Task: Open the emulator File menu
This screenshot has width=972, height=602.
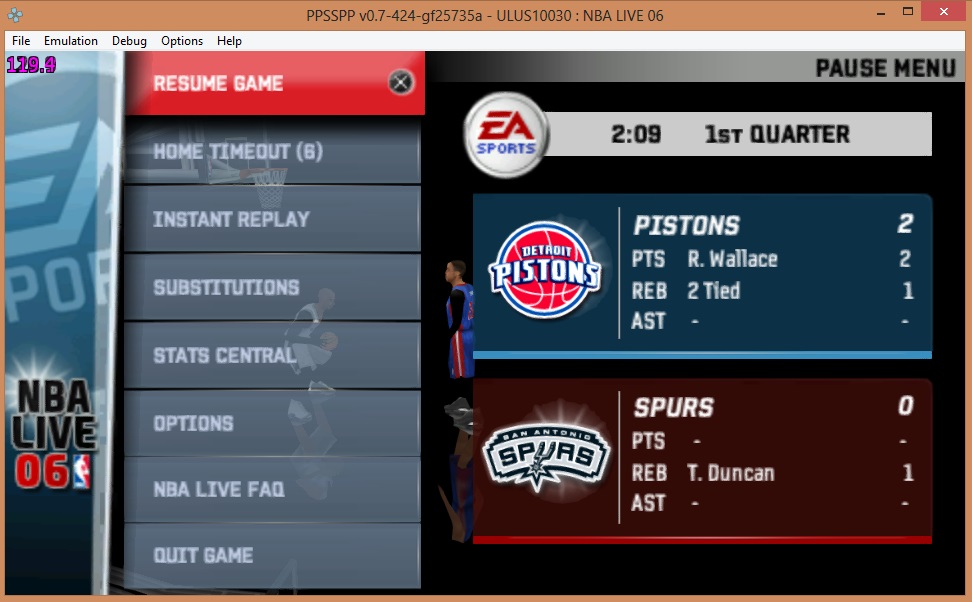Action: pos(21,41)
